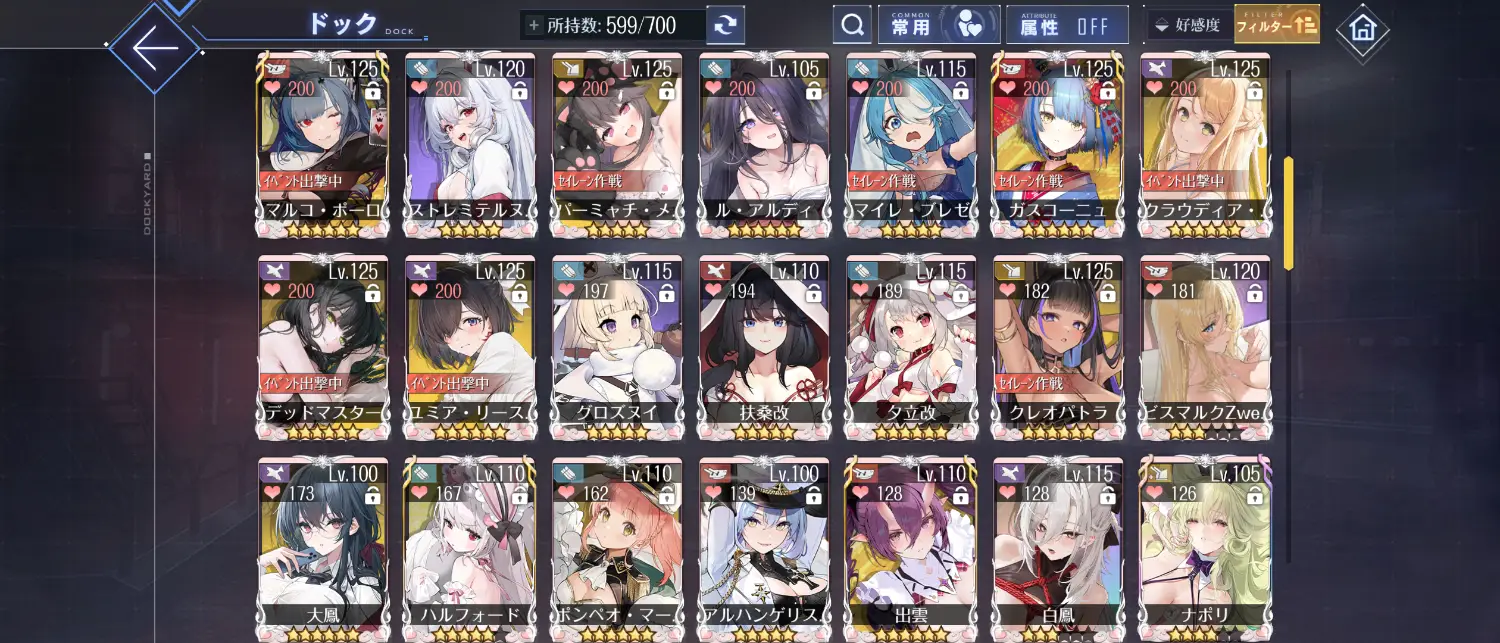Select the 扶桑改 ship card

[764, 347]
